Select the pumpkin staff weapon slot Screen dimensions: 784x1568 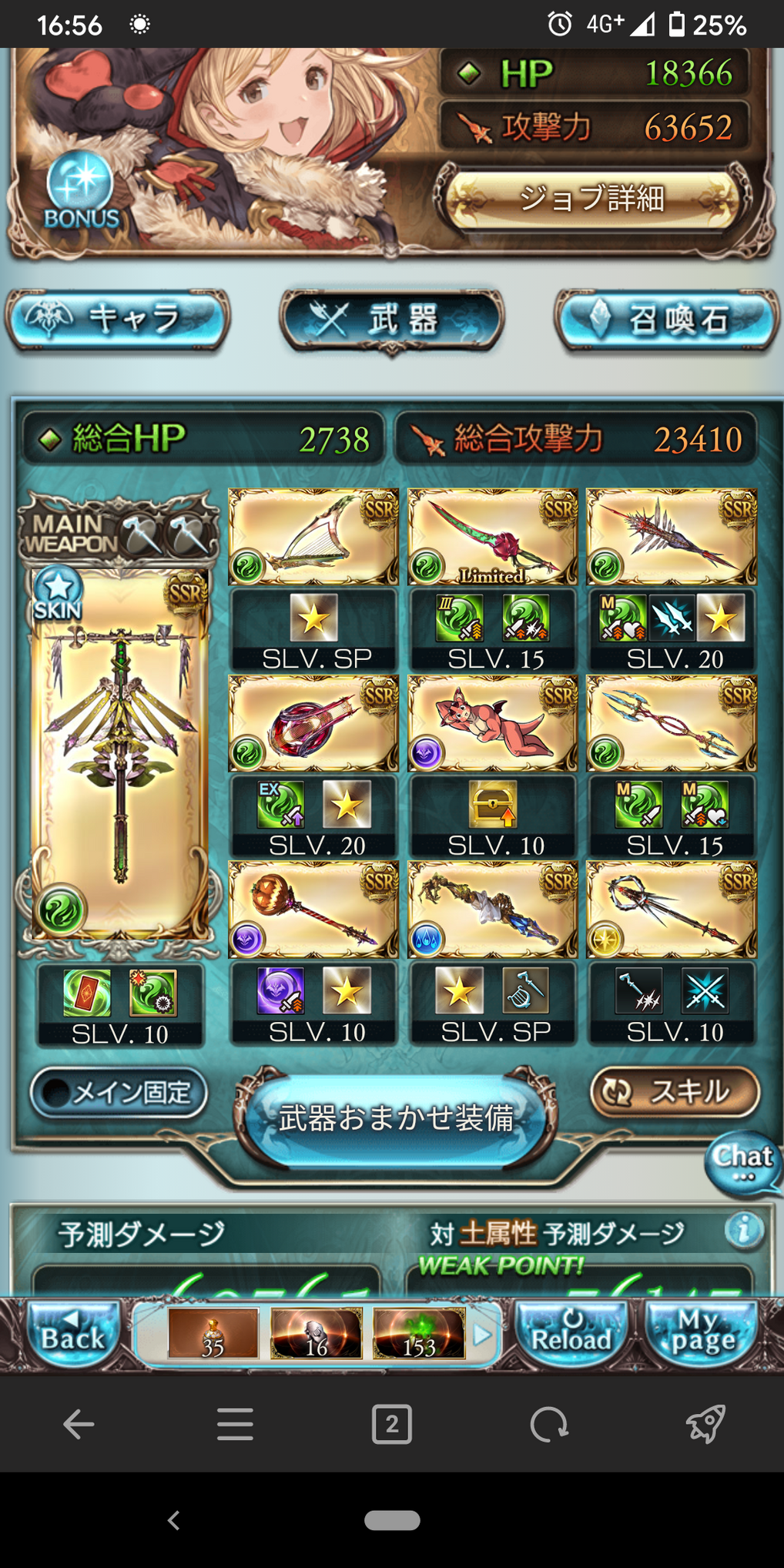pyautogui.click(x=313, y=910)
